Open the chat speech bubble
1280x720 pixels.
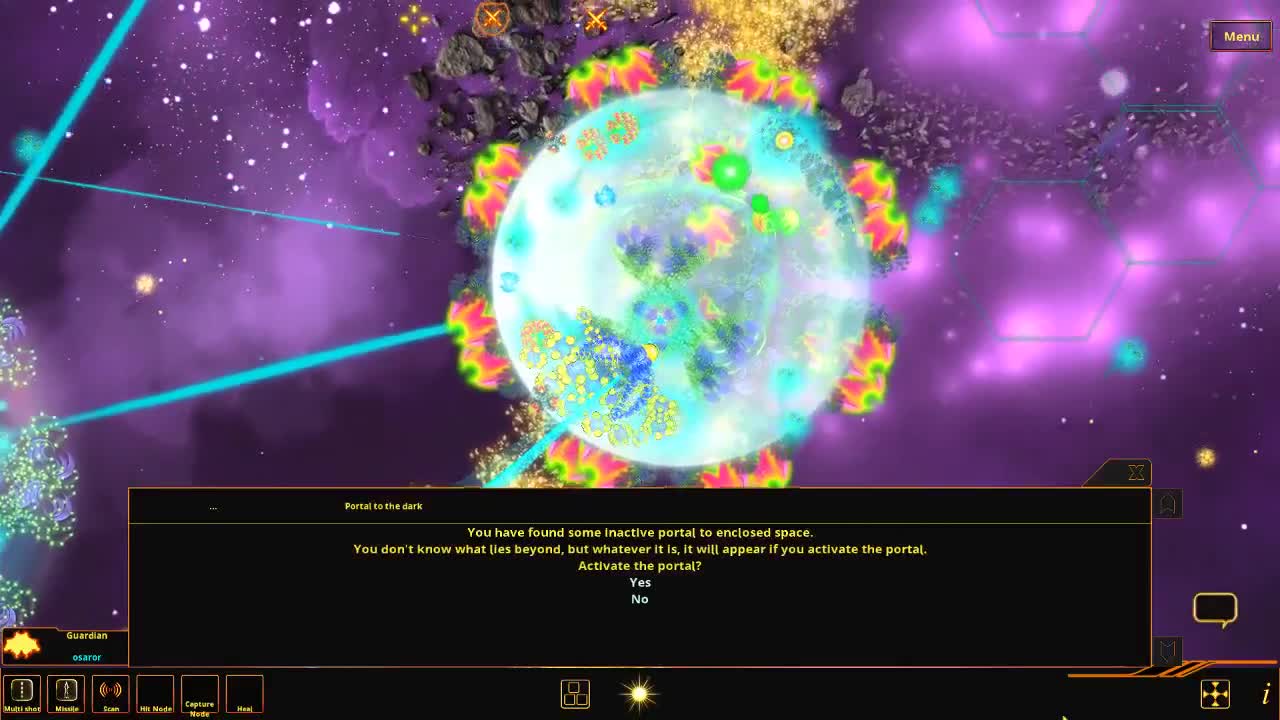point(1215,608)
